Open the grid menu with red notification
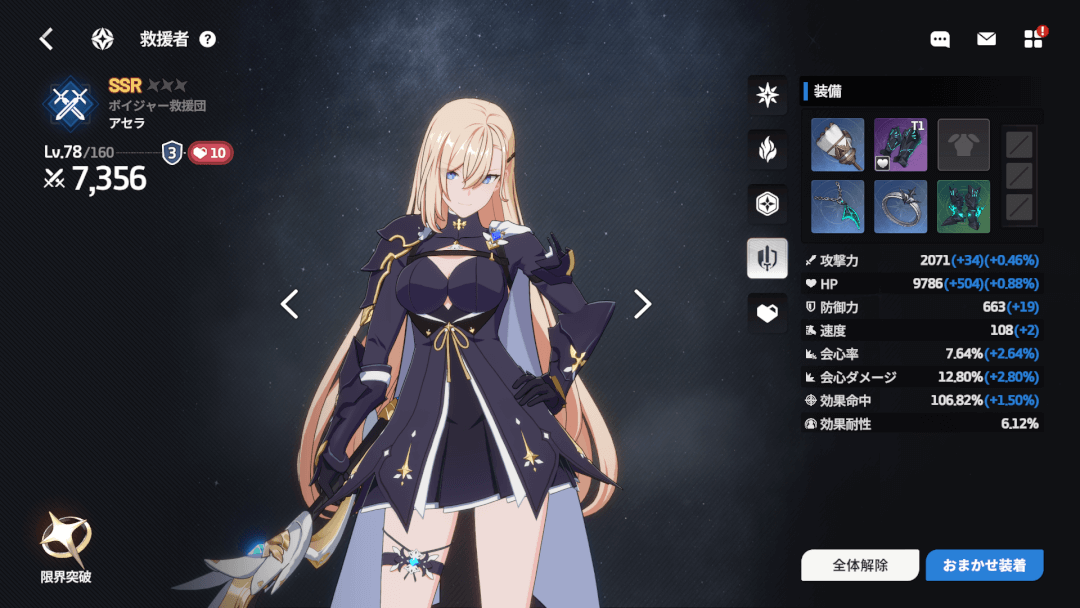This screenshot has width=1080, height=608. click(x=1034, y=39)
